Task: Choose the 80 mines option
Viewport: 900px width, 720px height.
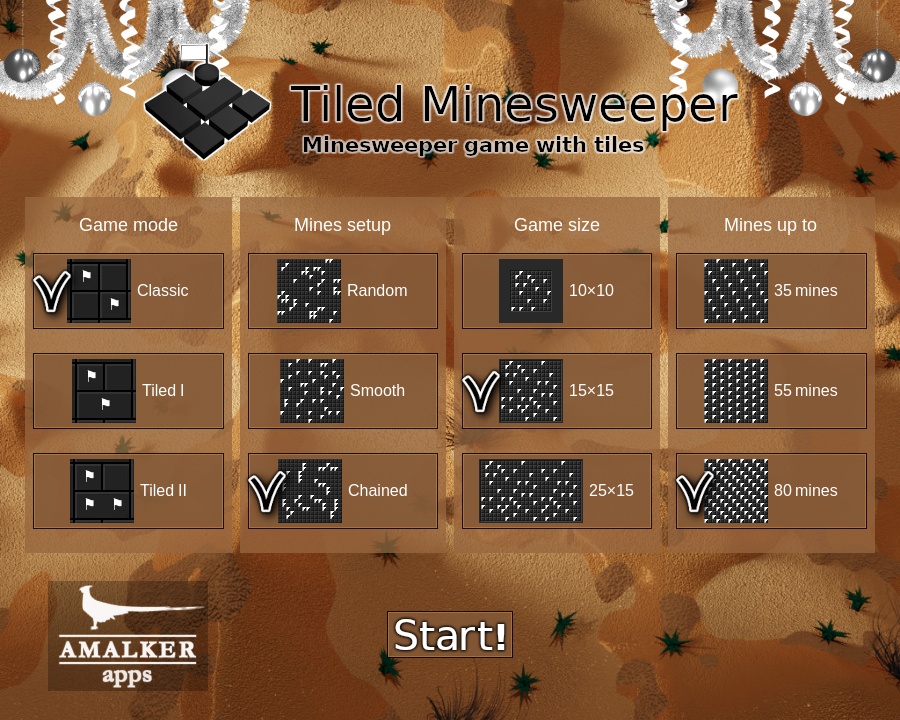Action: (771, 491)
